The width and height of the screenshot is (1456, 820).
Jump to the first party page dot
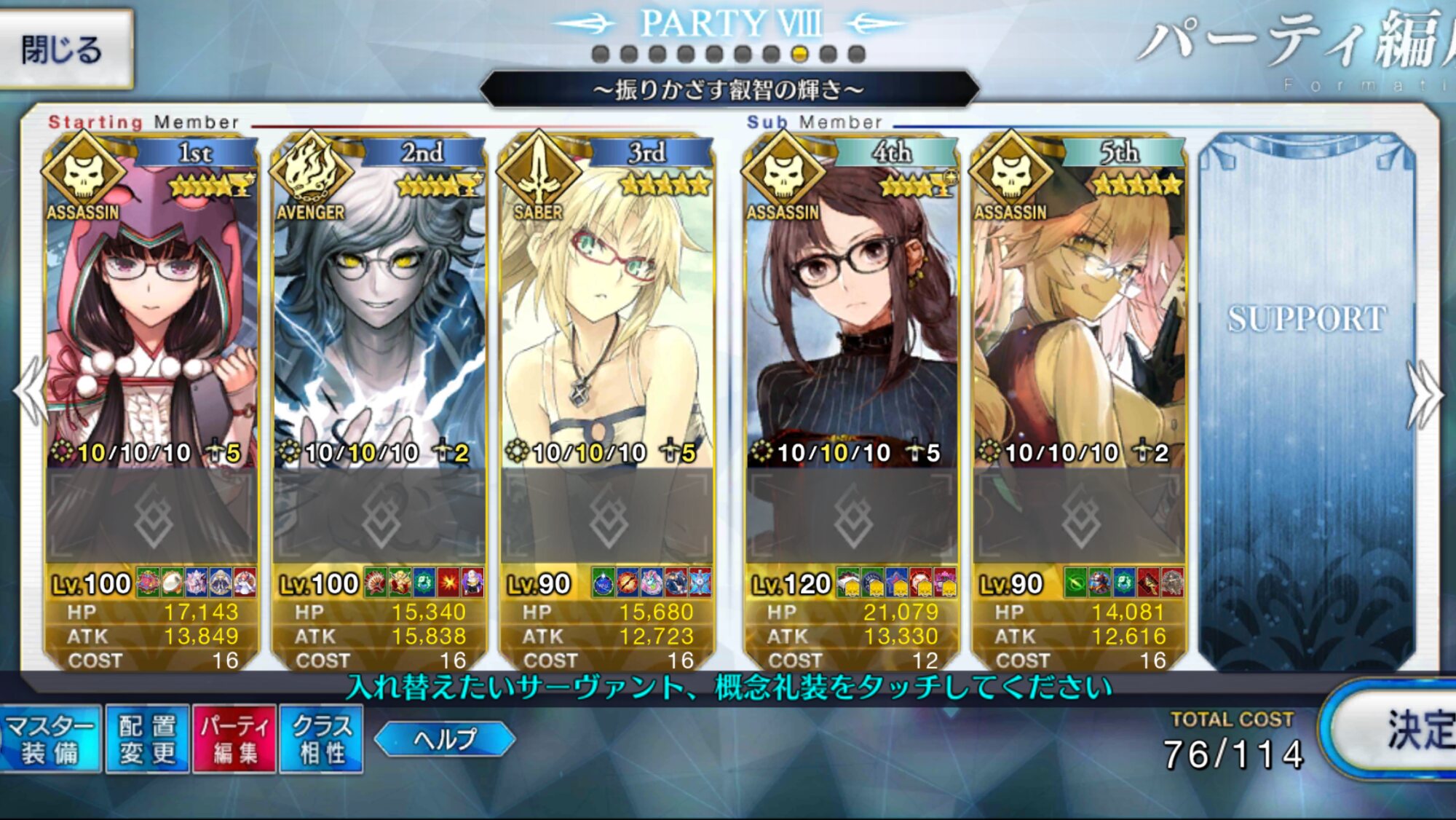point(601,54)
